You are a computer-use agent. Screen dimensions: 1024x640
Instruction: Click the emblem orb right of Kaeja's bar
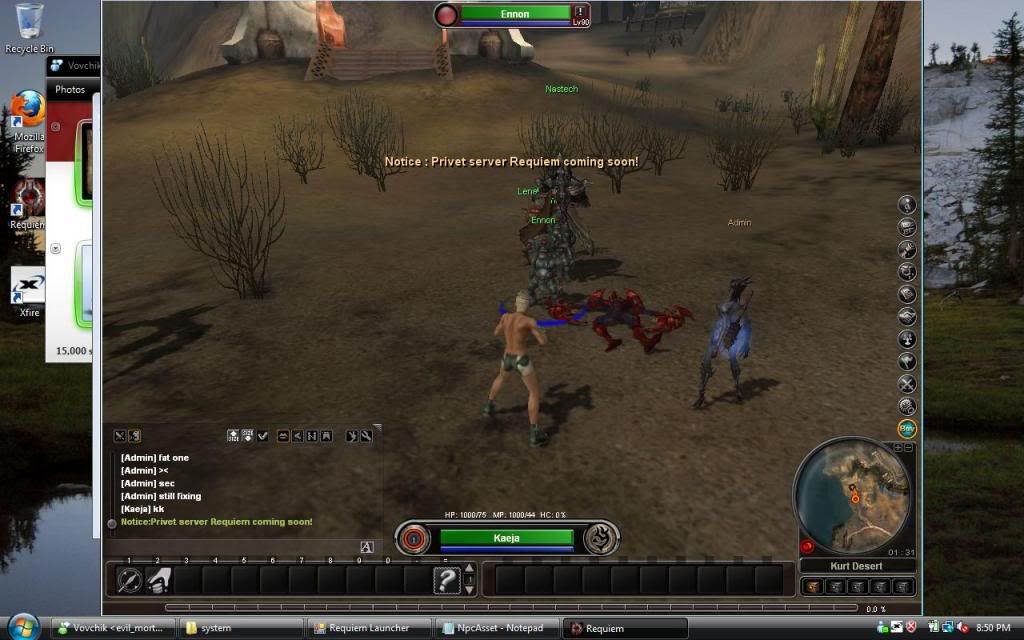pos(601,539)
